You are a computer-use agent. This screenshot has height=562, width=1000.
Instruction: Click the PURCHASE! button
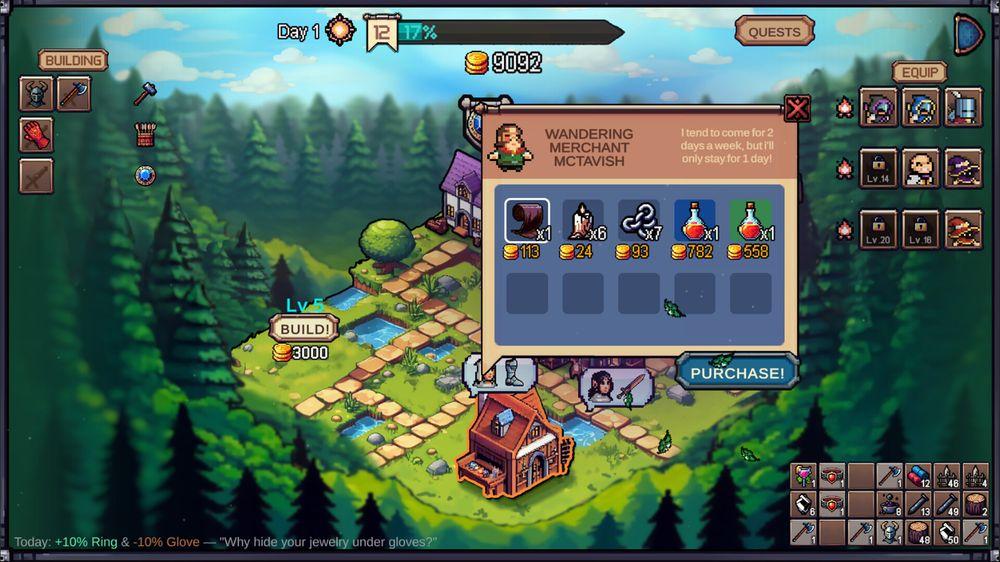[x=737, y=372]
